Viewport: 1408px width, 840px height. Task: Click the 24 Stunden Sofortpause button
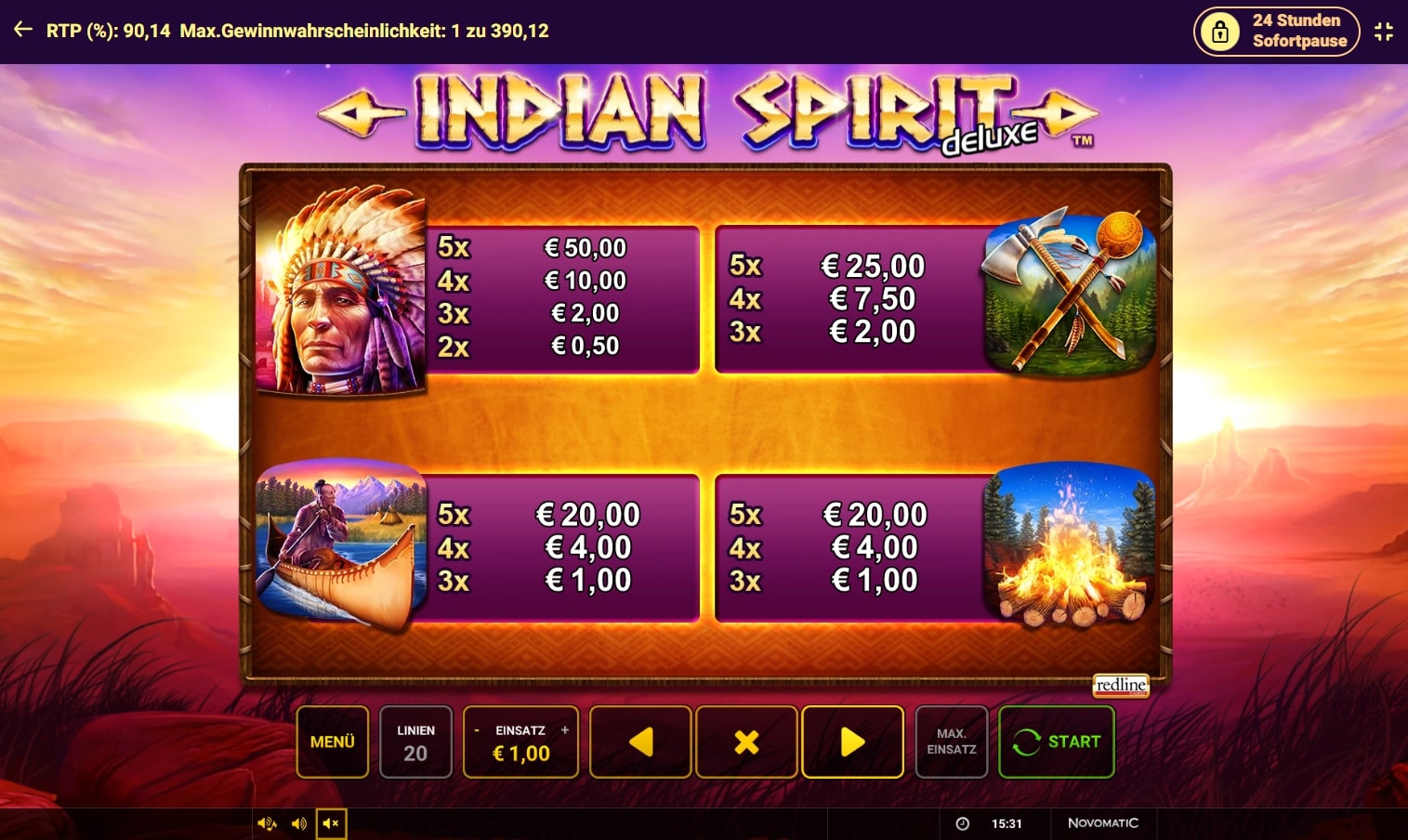[1277, 31]
